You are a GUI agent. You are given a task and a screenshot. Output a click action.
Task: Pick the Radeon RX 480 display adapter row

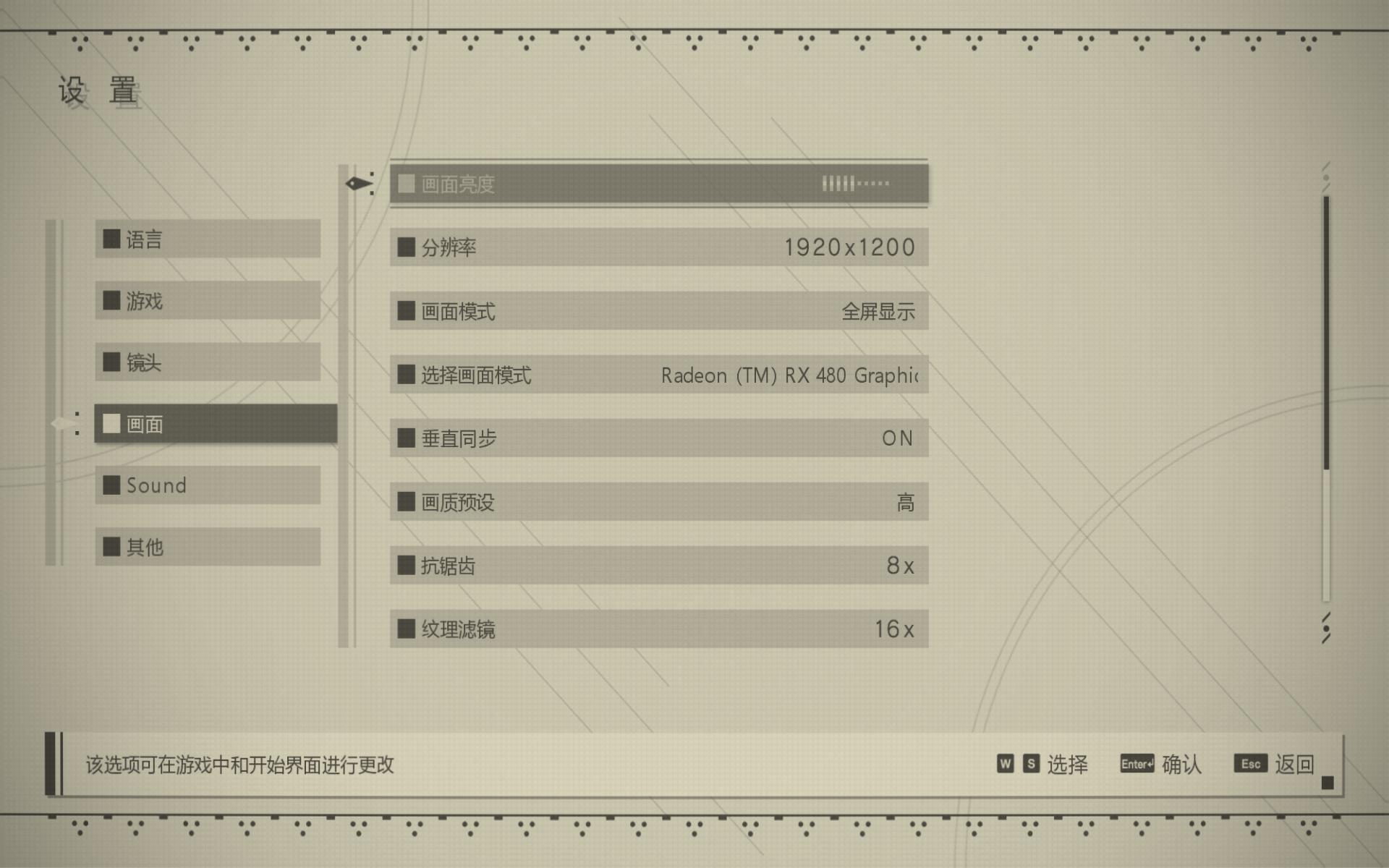658,375
